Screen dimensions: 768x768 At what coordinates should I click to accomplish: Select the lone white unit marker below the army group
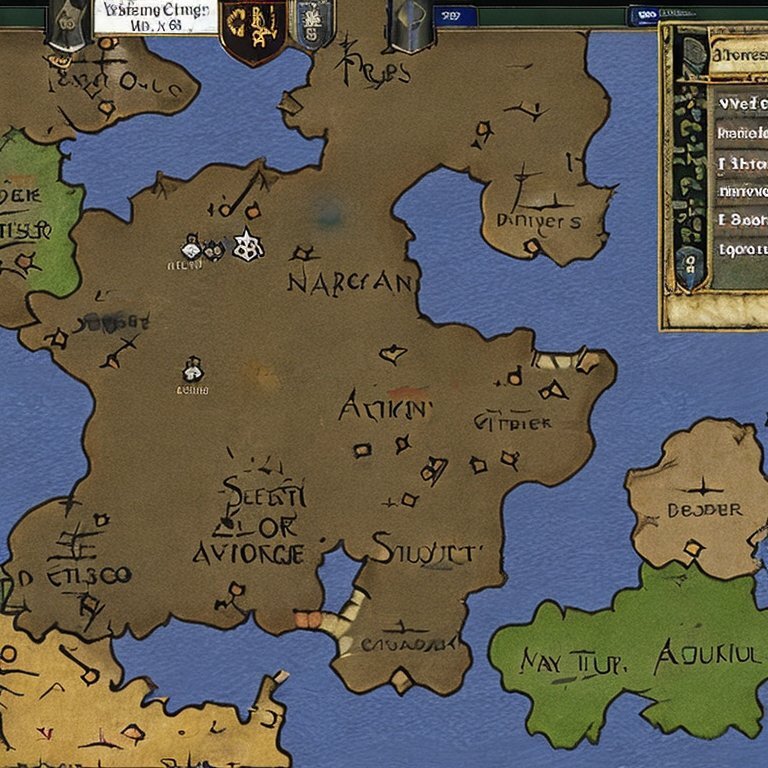[192, 371]
